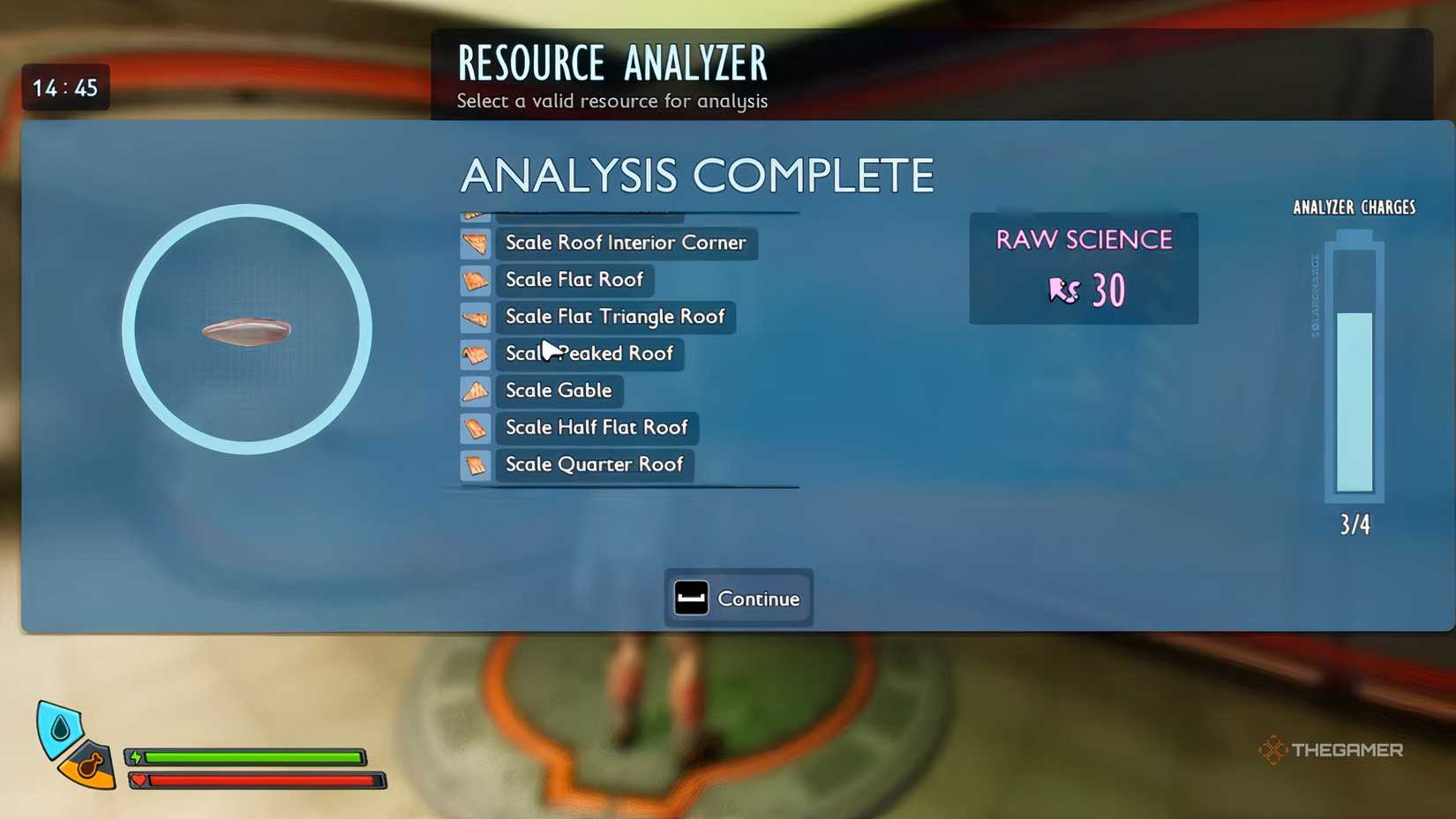Click the Scale Quarter Roof icon
This screenshot has height=819, width=1456.
click(476, 465)
